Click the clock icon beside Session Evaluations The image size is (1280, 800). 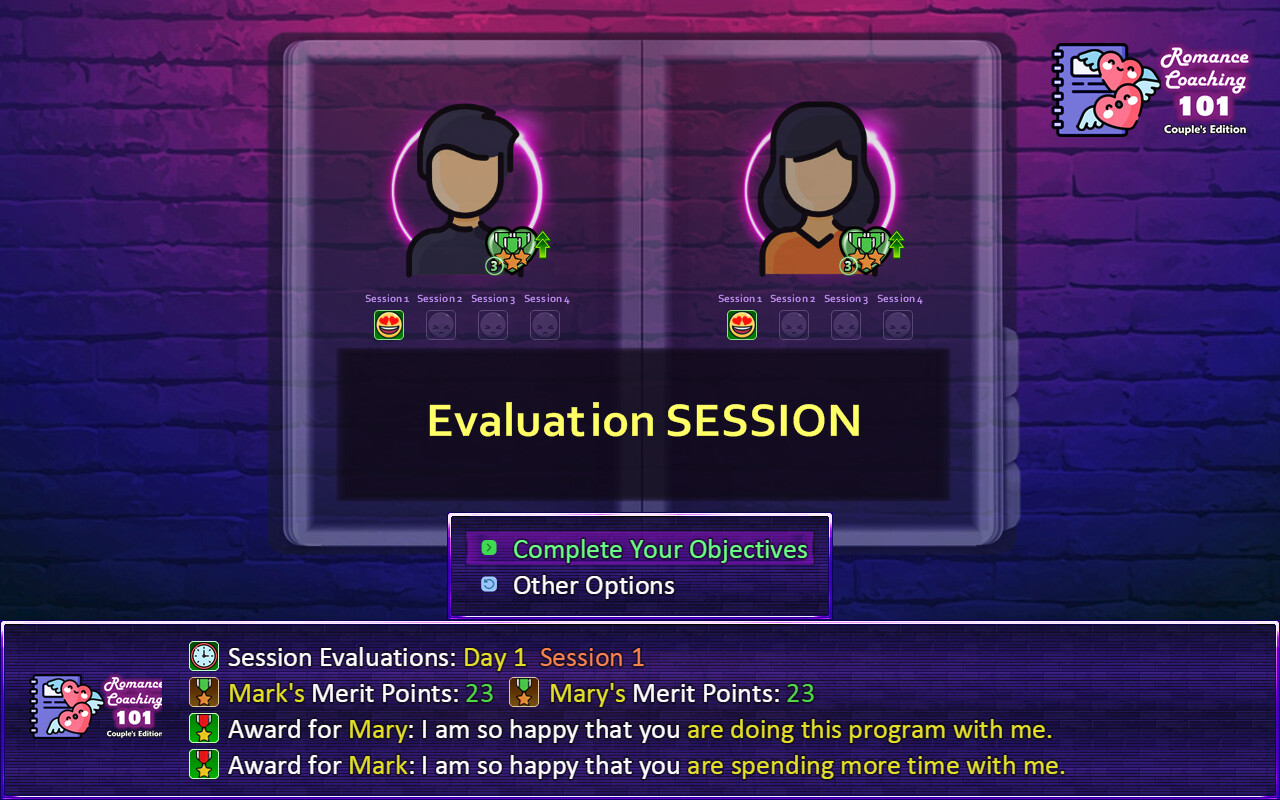tap(204, 657)
